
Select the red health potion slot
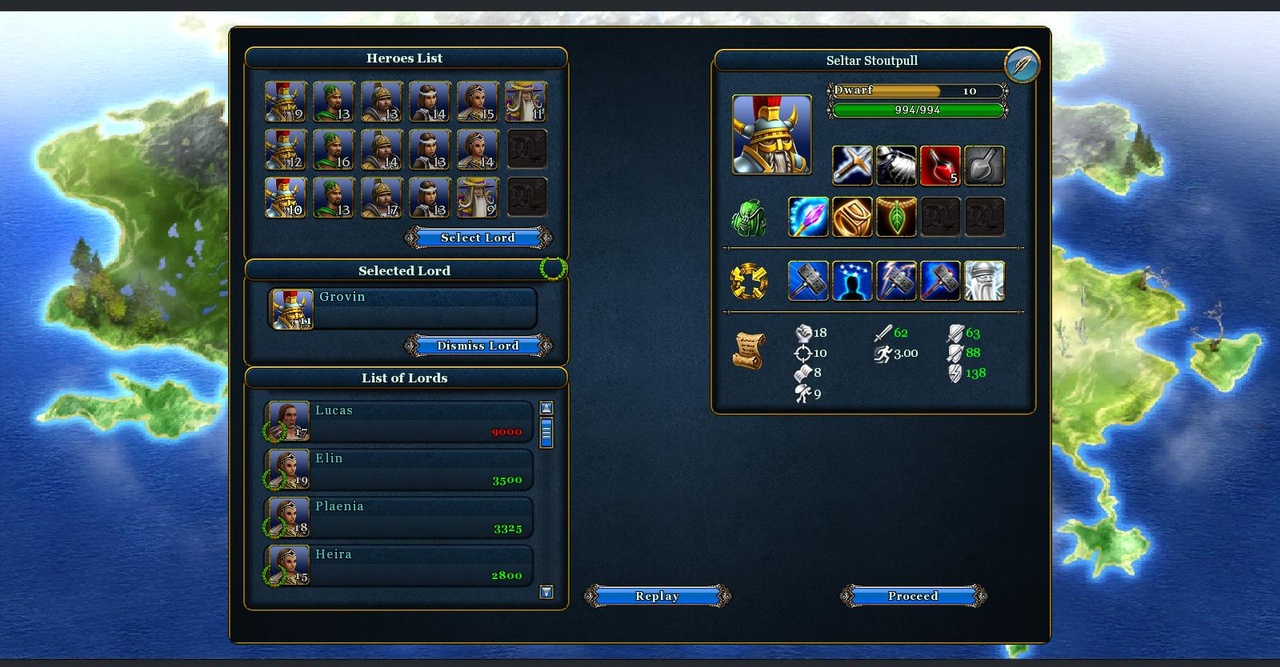pyautogui.click(x=940, y=166)
